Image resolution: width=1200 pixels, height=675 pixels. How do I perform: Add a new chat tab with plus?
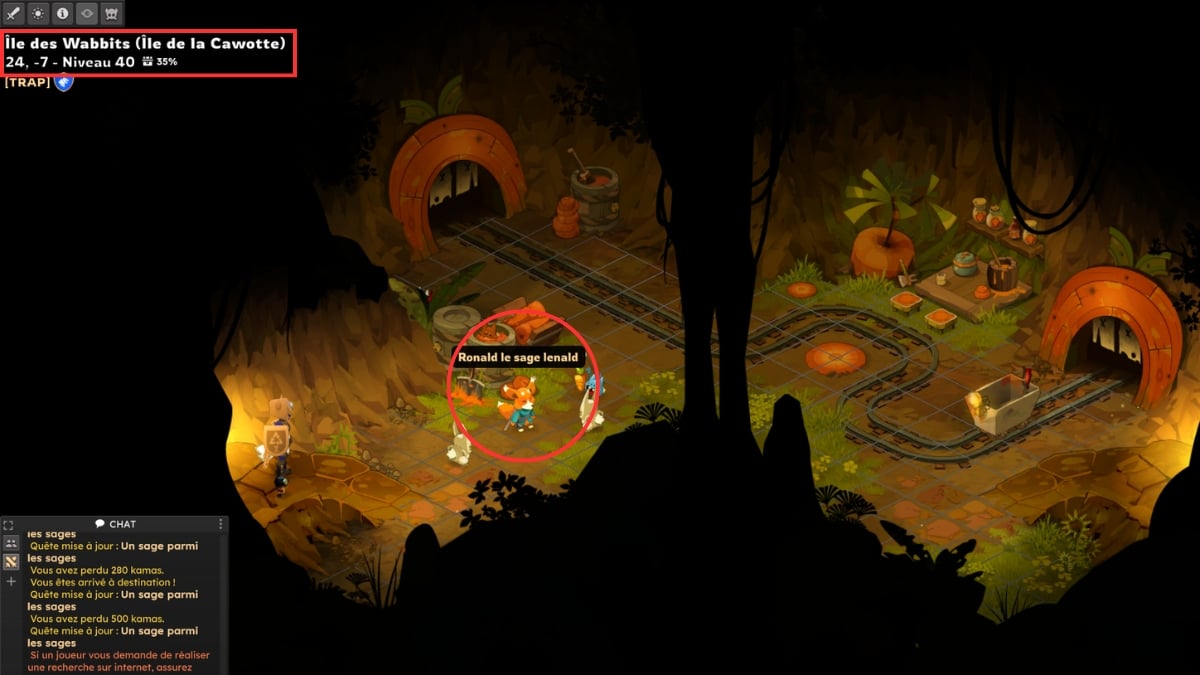[11, 581]
